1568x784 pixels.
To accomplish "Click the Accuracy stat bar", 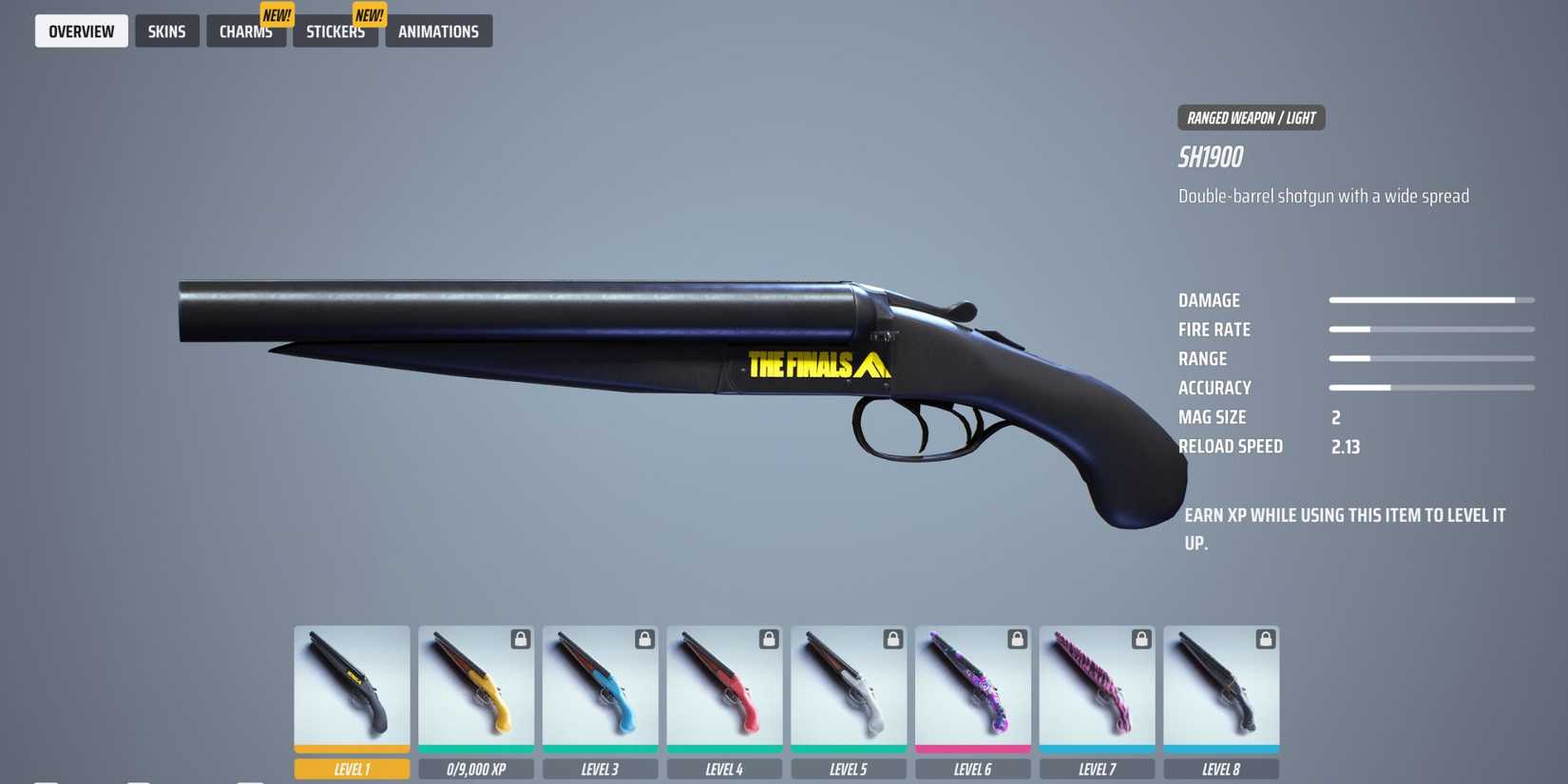I will 1432,388.
